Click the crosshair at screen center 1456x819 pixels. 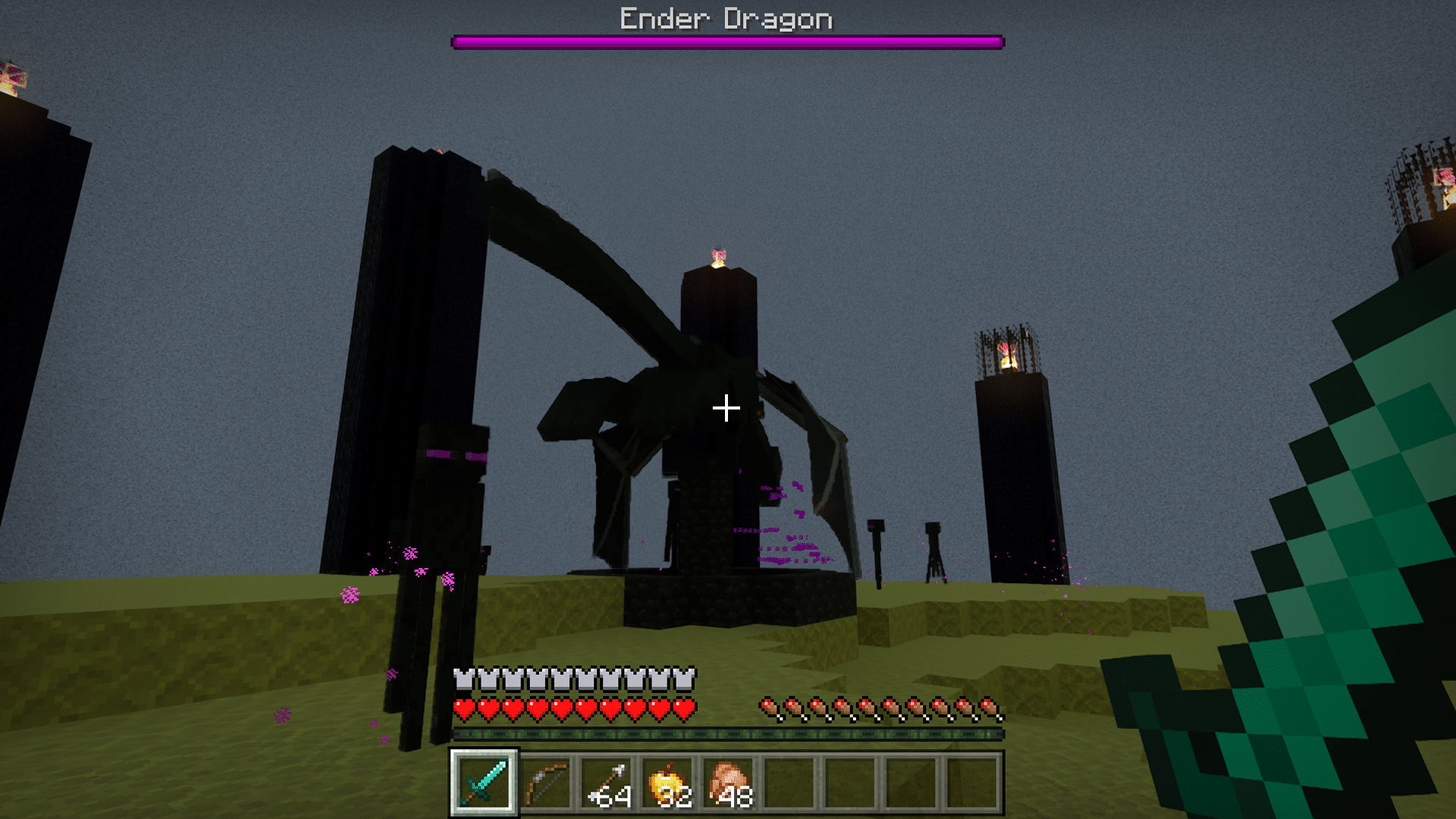[x=726, y=408]
